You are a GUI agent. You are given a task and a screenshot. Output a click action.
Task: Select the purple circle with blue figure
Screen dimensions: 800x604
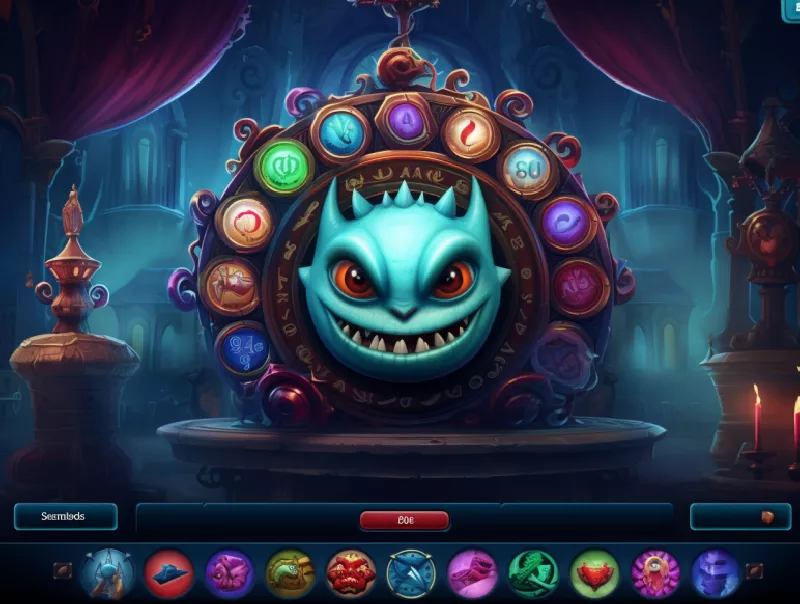[x=715, y=574]
